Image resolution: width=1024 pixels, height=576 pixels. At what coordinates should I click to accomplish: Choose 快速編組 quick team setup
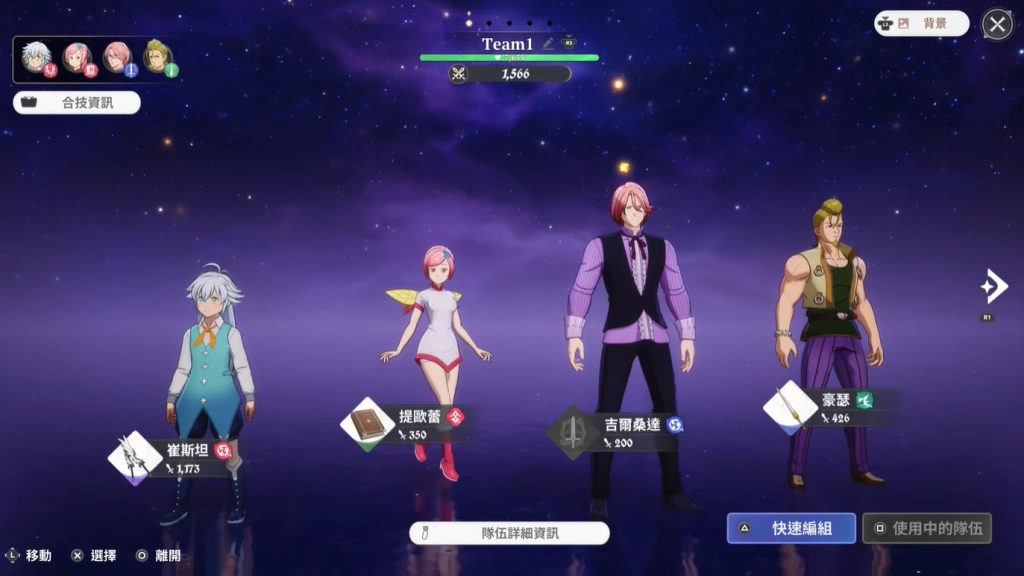pyautogui.click(x=791, y=528)
